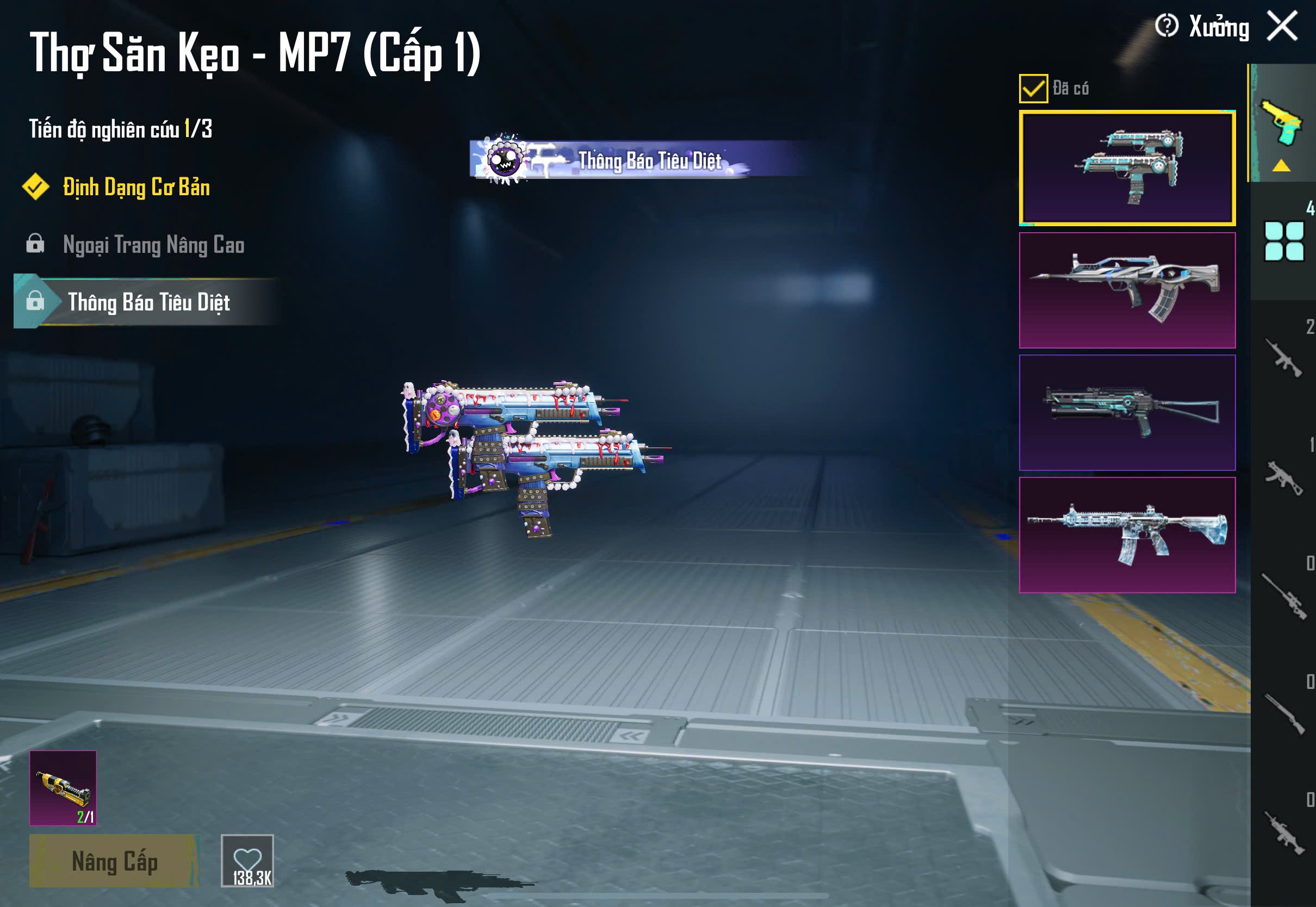This screenshot has width=1316, height=907.
Task: Choose the yellow pistol category tab
Action: [x=1282, y=123]
